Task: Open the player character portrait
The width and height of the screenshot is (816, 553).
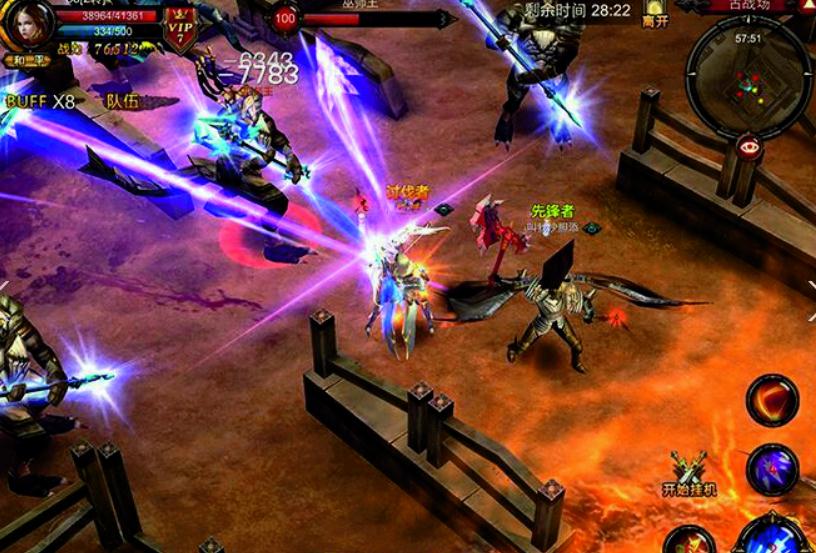Action: 28,22
